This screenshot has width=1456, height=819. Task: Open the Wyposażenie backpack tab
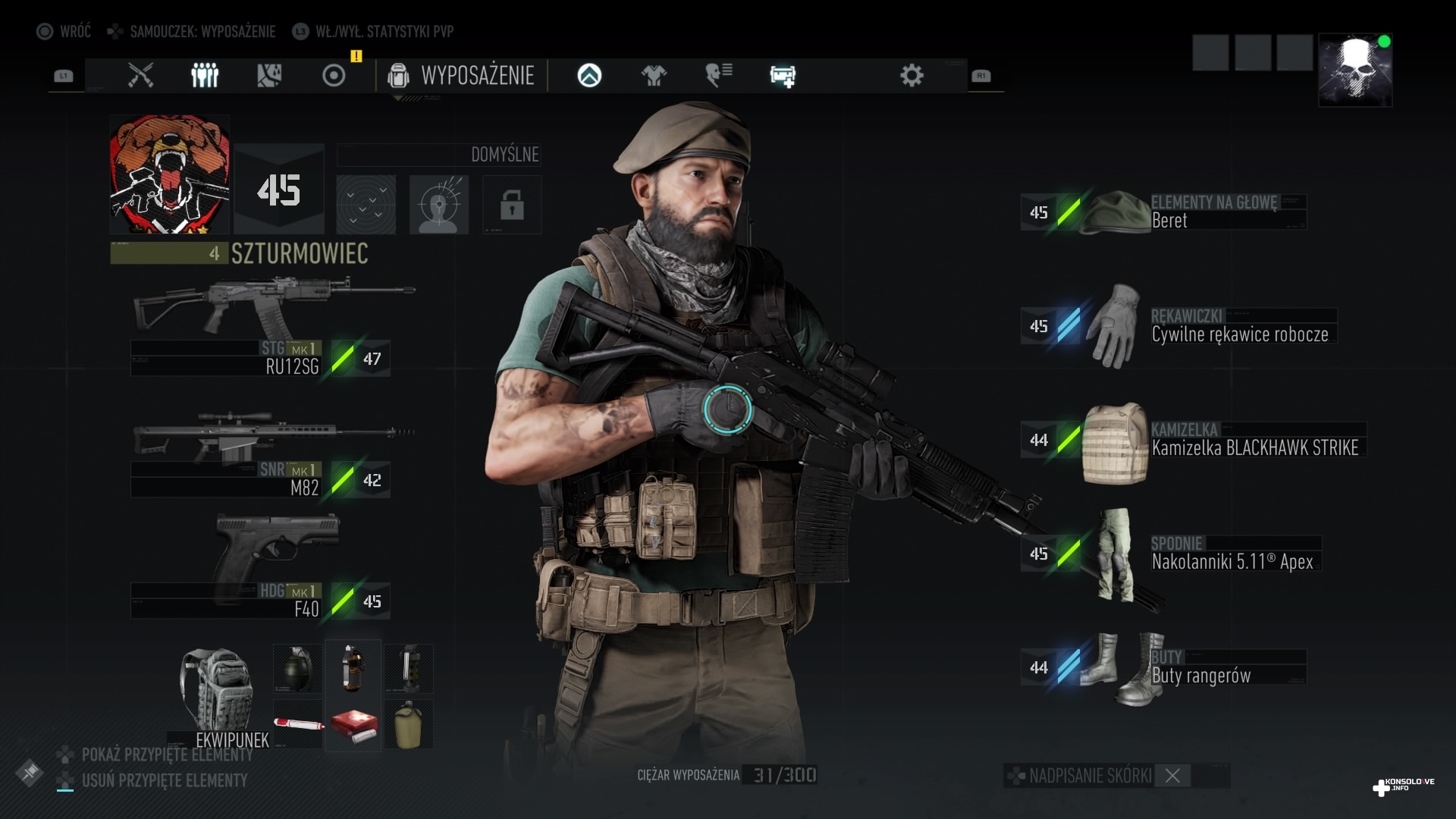(461, 75)
